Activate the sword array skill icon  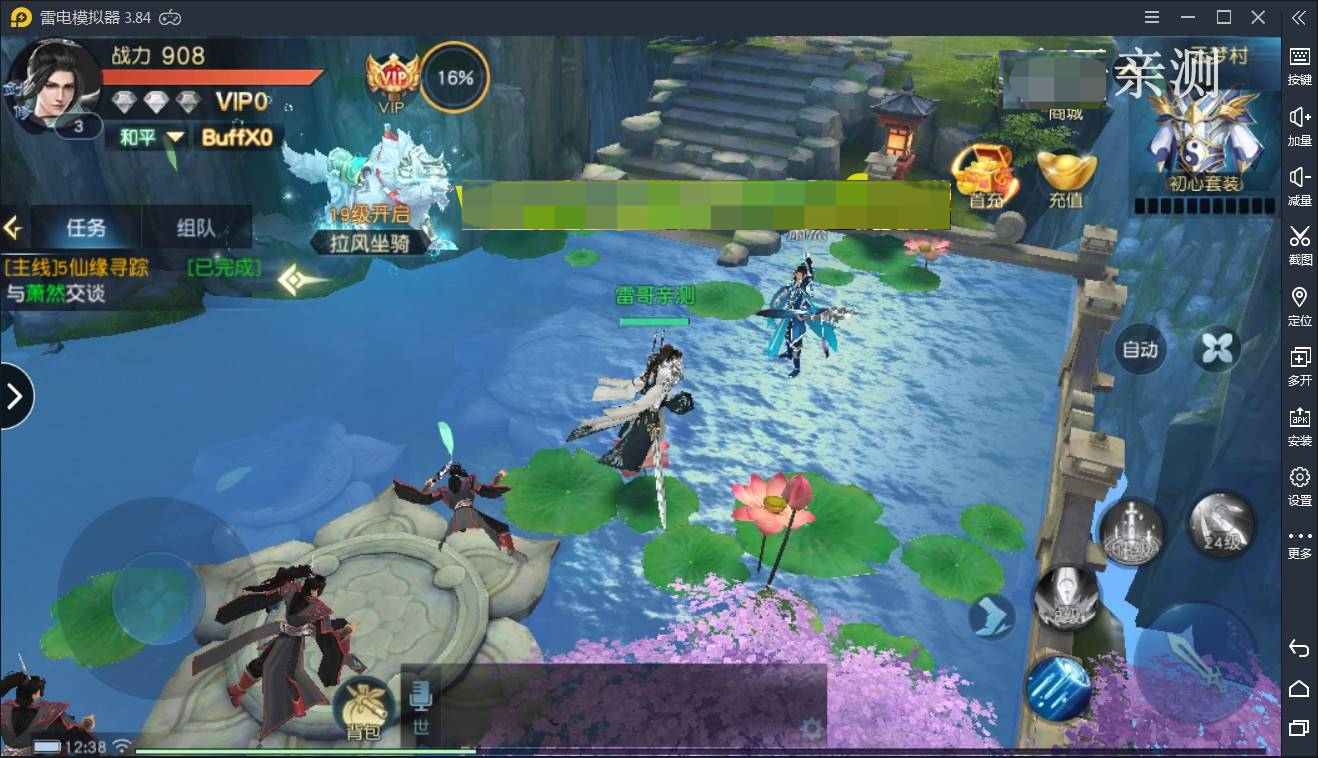(1132, 531)
